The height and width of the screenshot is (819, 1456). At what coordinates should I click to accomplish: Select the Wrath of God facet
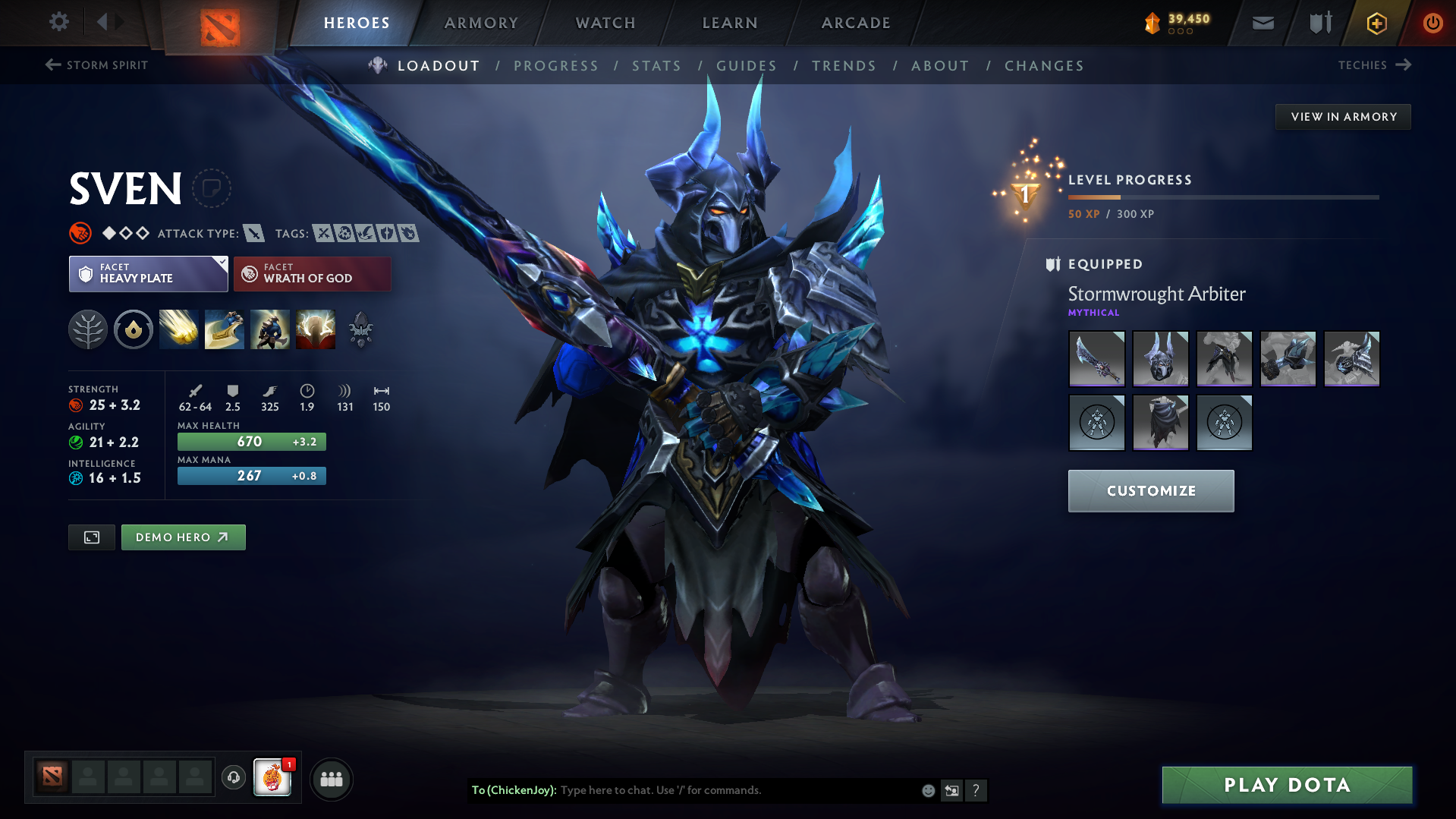(312, 273)
